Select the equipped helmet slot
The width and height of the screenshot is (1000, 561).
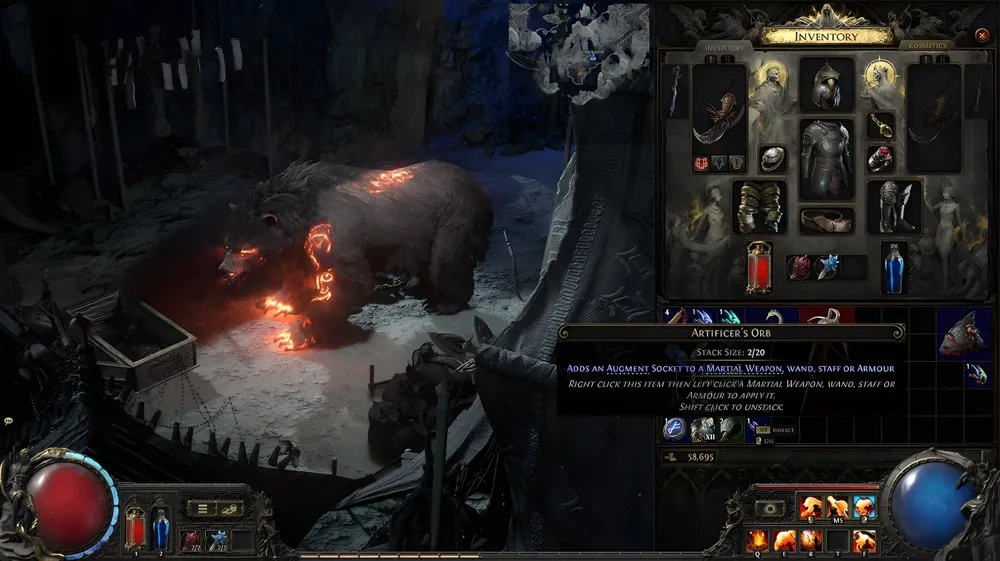pyautogui.click(x=827, y=84)
